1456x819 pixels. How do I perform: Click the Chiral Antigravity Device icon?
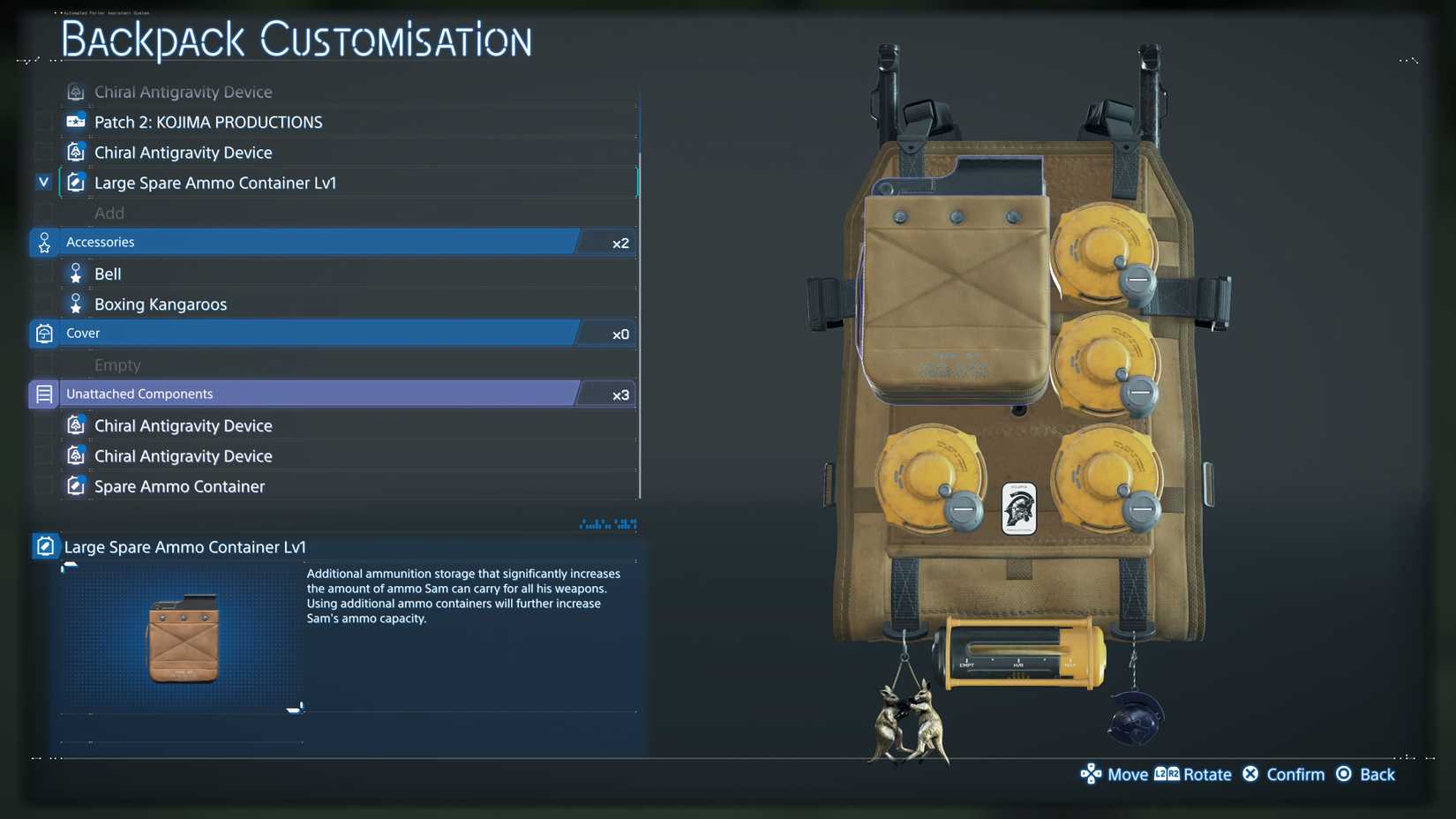75,151
